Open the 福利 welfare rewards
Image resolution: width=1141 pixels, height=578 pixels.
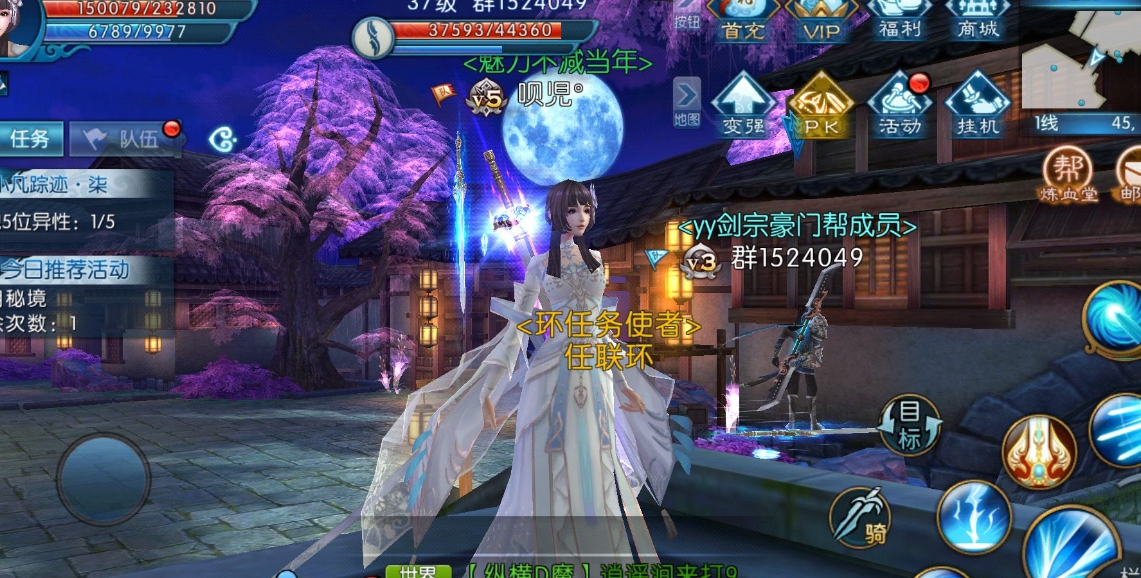pyautogui.click(x=899, y=18)
